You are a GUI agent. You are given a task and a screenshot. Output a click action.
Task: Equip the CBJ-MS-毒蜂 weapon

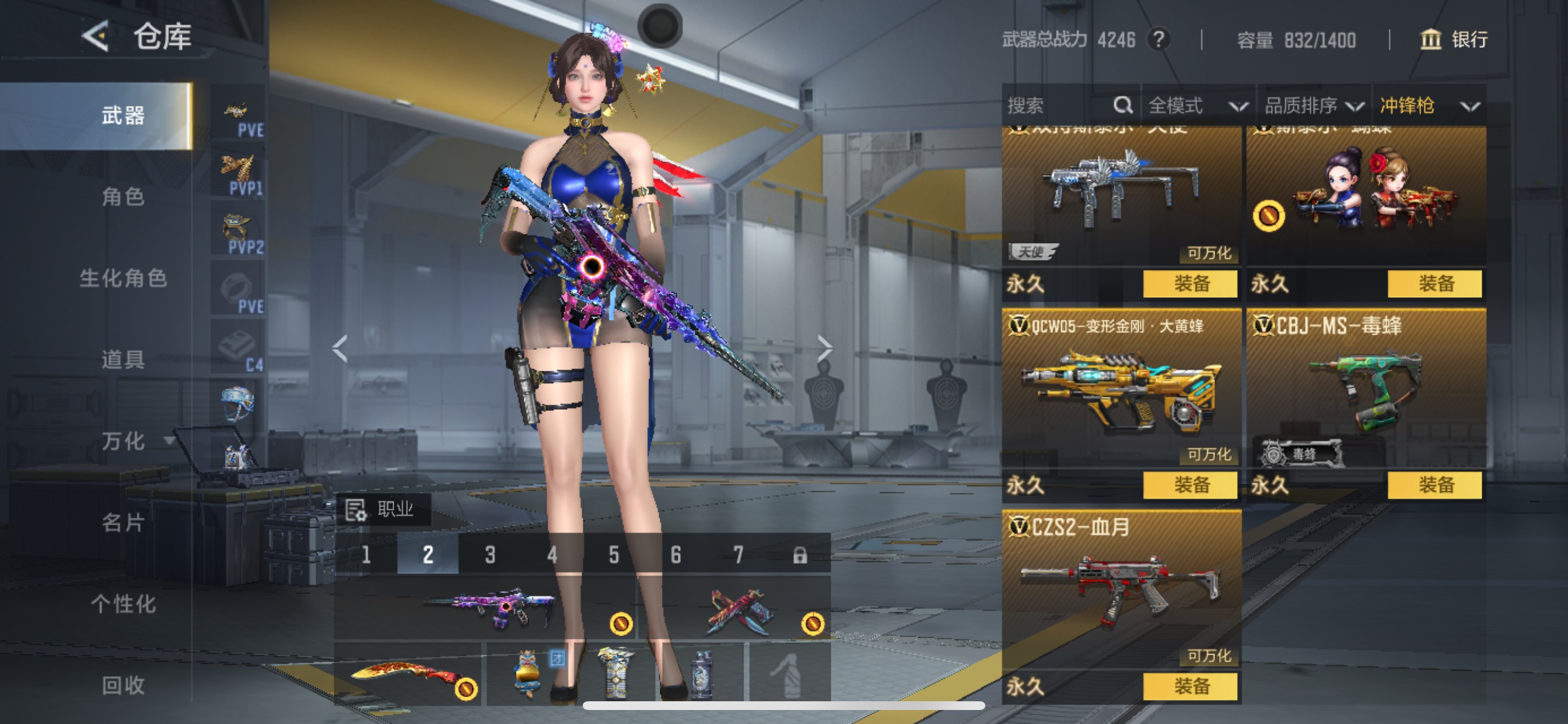click(x=1434, y=485)
